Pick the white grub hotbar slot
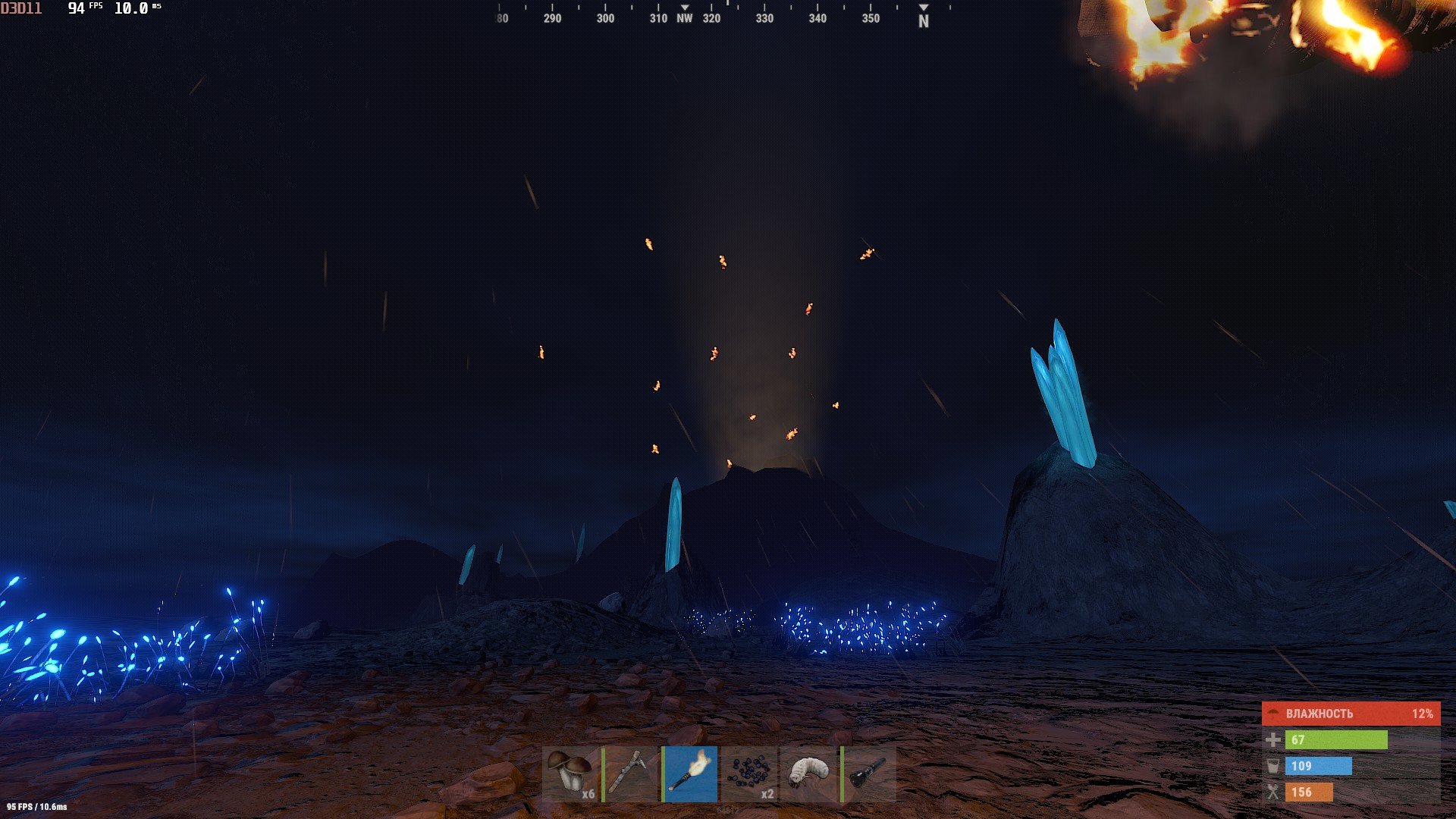The width and height of the screenshot is (1456, 819). coord(808,773)
